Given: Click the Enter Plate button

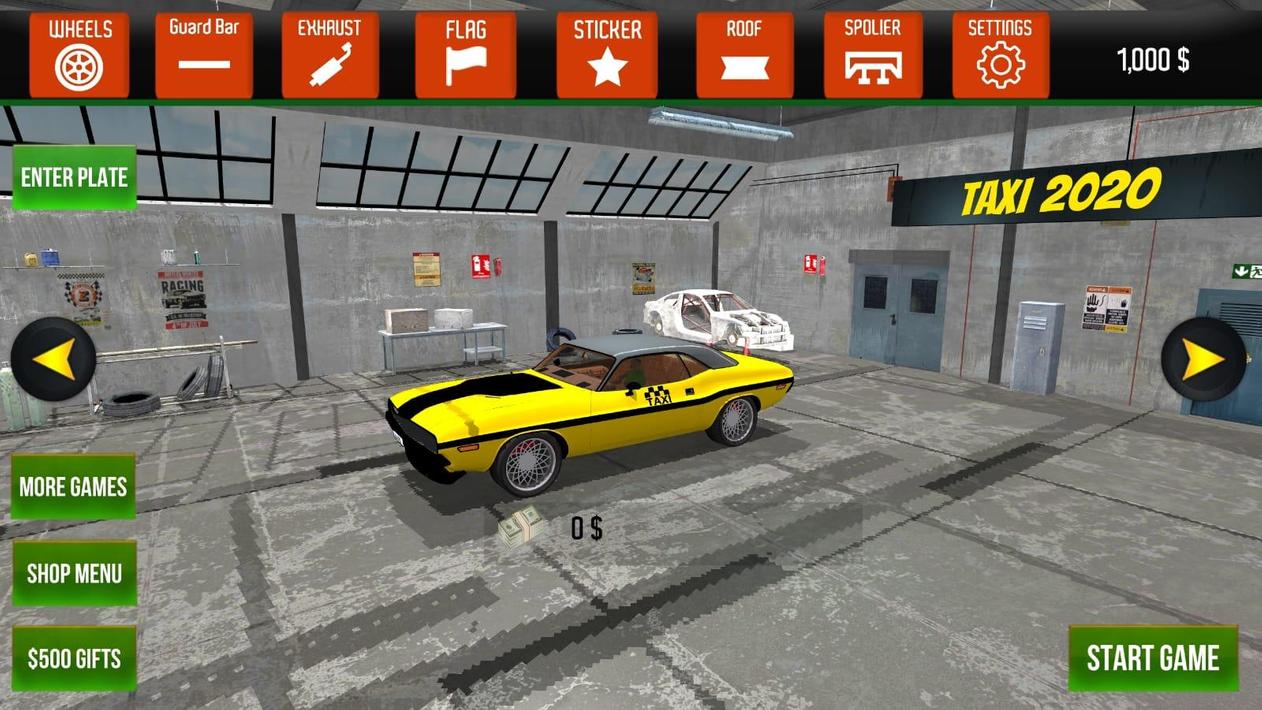Looking at the screenshot, I should click(x=74, y=178).
